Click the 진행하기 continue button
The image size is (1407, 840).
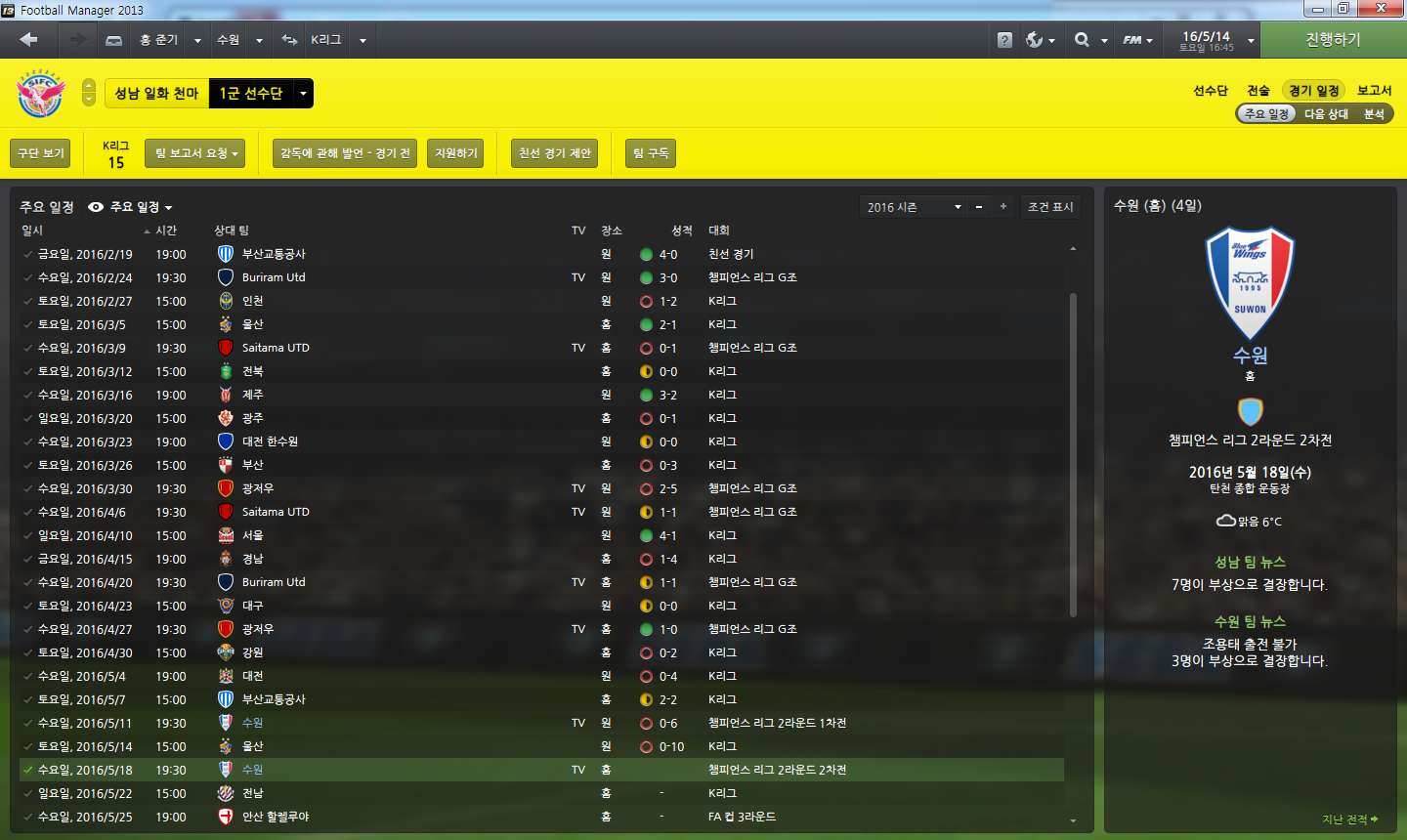coord(1333,40)
